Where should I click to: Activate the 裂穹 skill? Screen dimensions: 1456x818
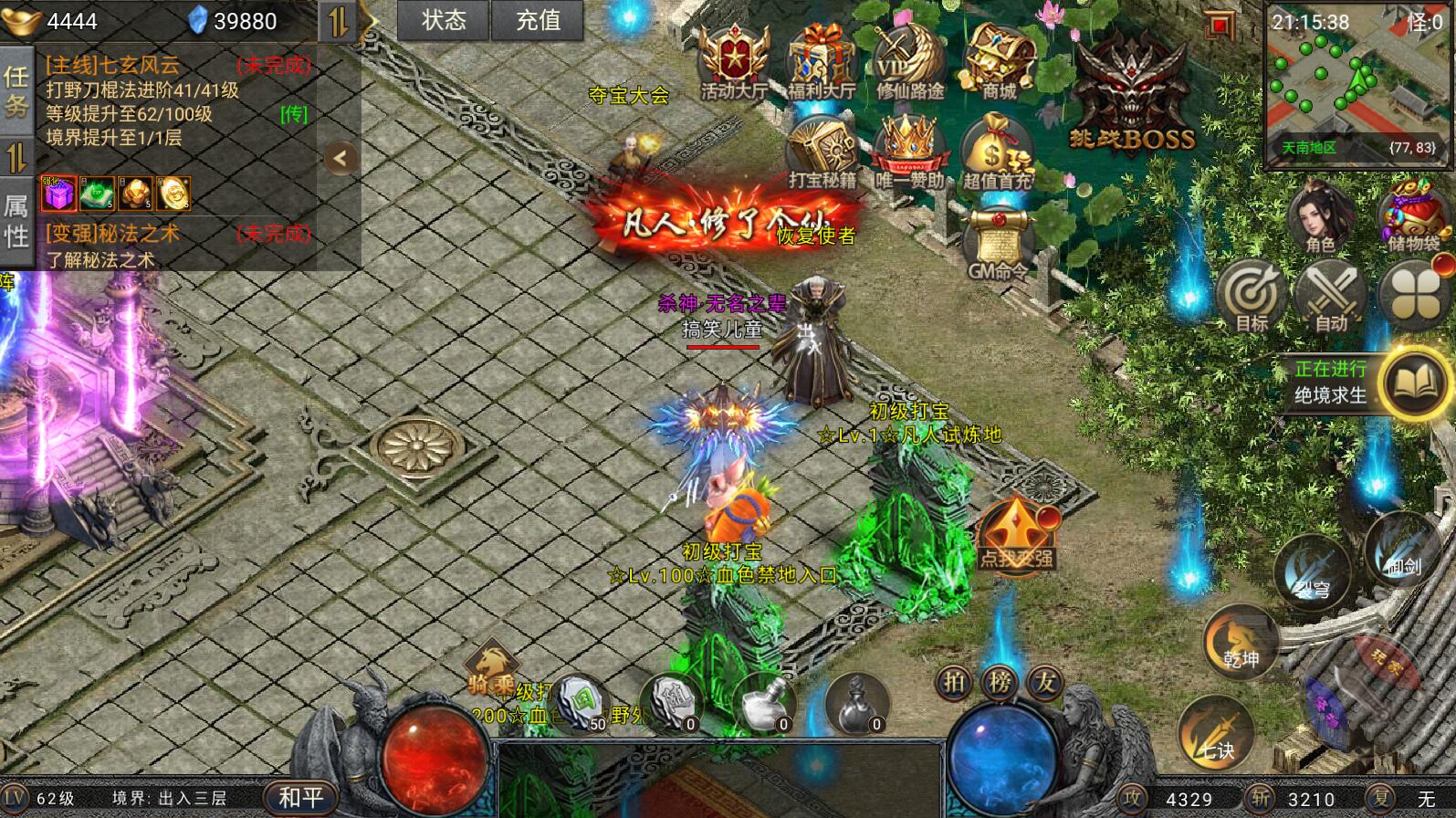pyautogui.click(x=1312, y=571)
